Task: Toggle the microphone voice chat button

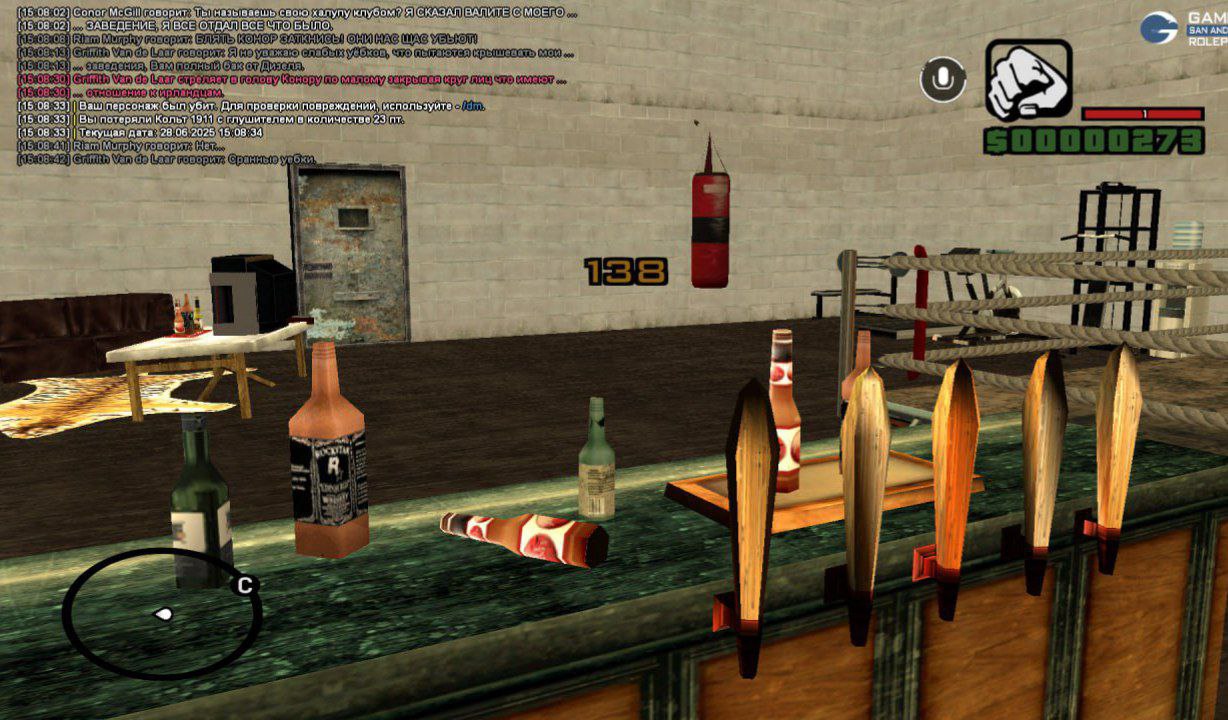Action: coord(942,80)
